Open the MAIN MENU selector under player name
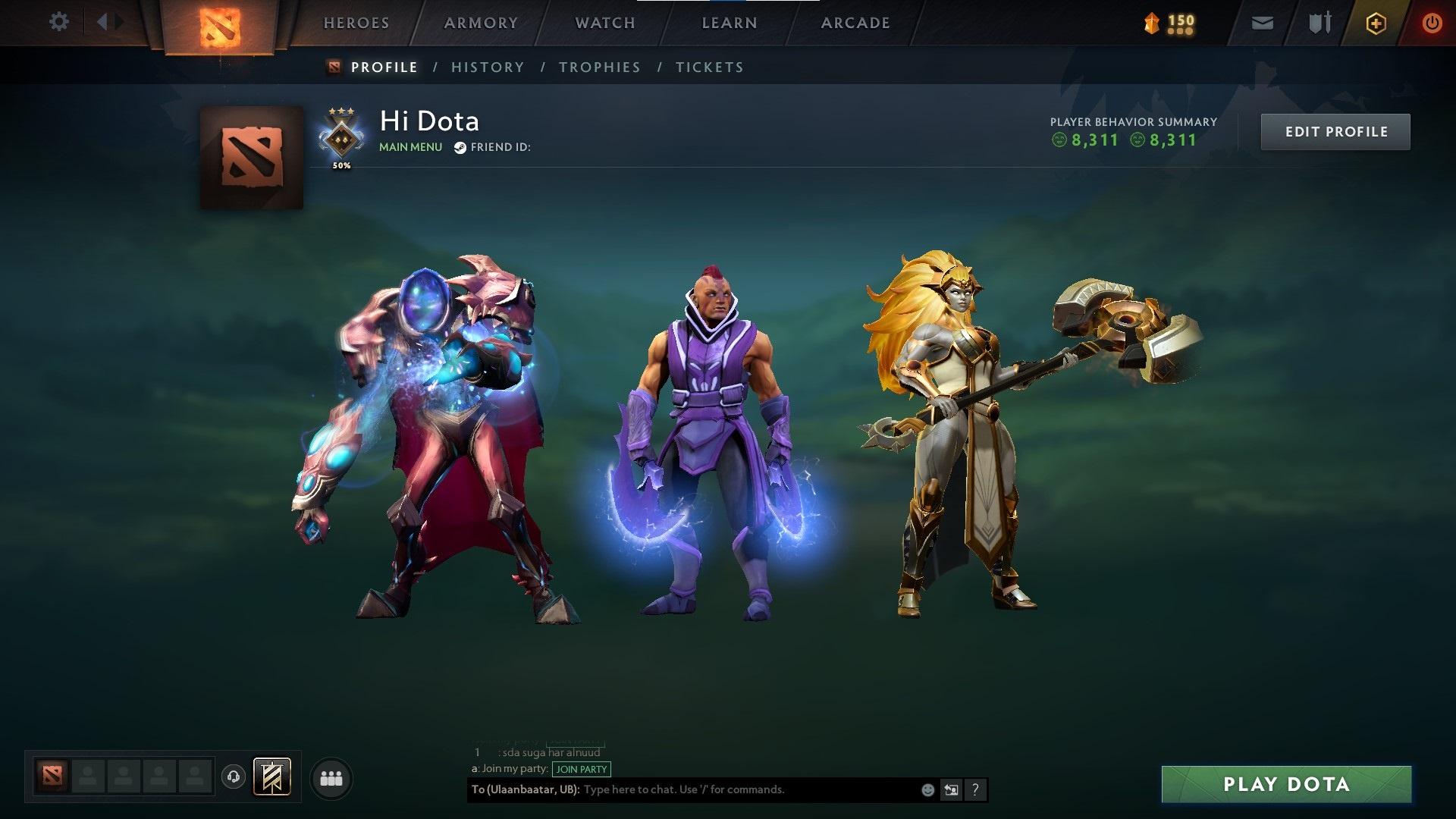 [x=410, y=146]
